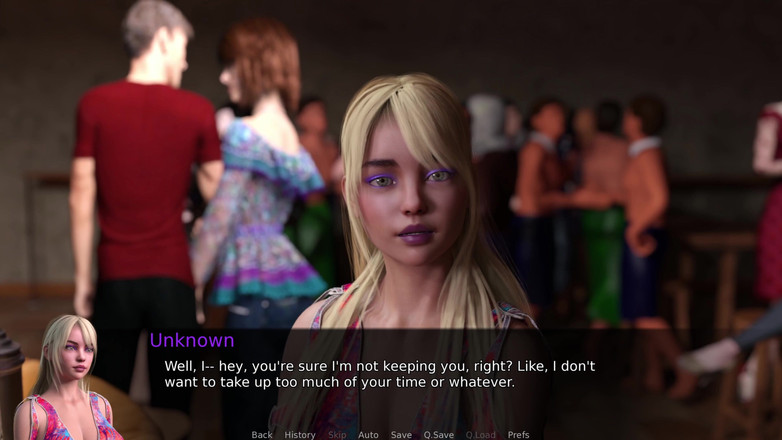Skip ahead through the dialogue
Viewport: 782px width, 440px height.
click(337, 435)
